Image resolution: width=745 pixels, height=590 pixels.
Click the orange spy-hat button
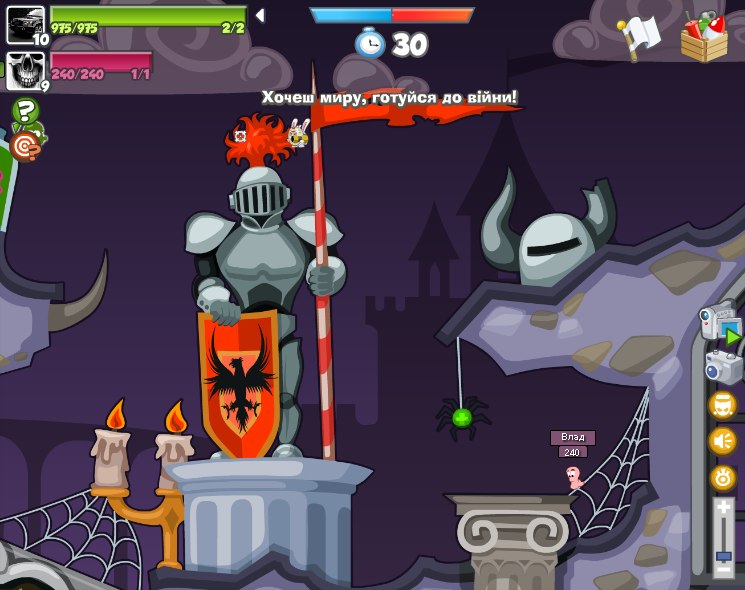pos(722,405)
